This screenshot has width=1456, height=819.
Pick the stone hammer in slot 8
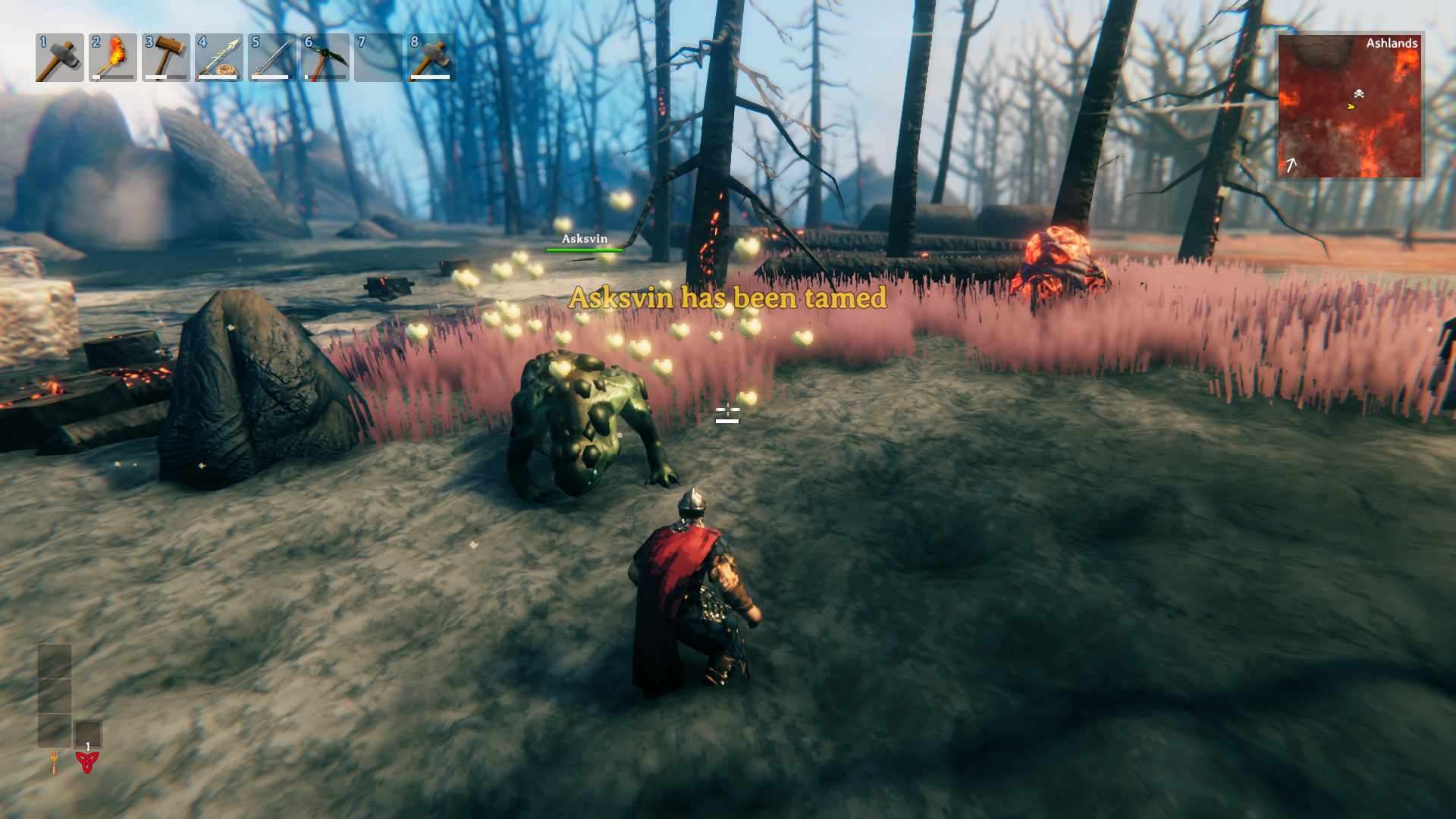(431, 58)
